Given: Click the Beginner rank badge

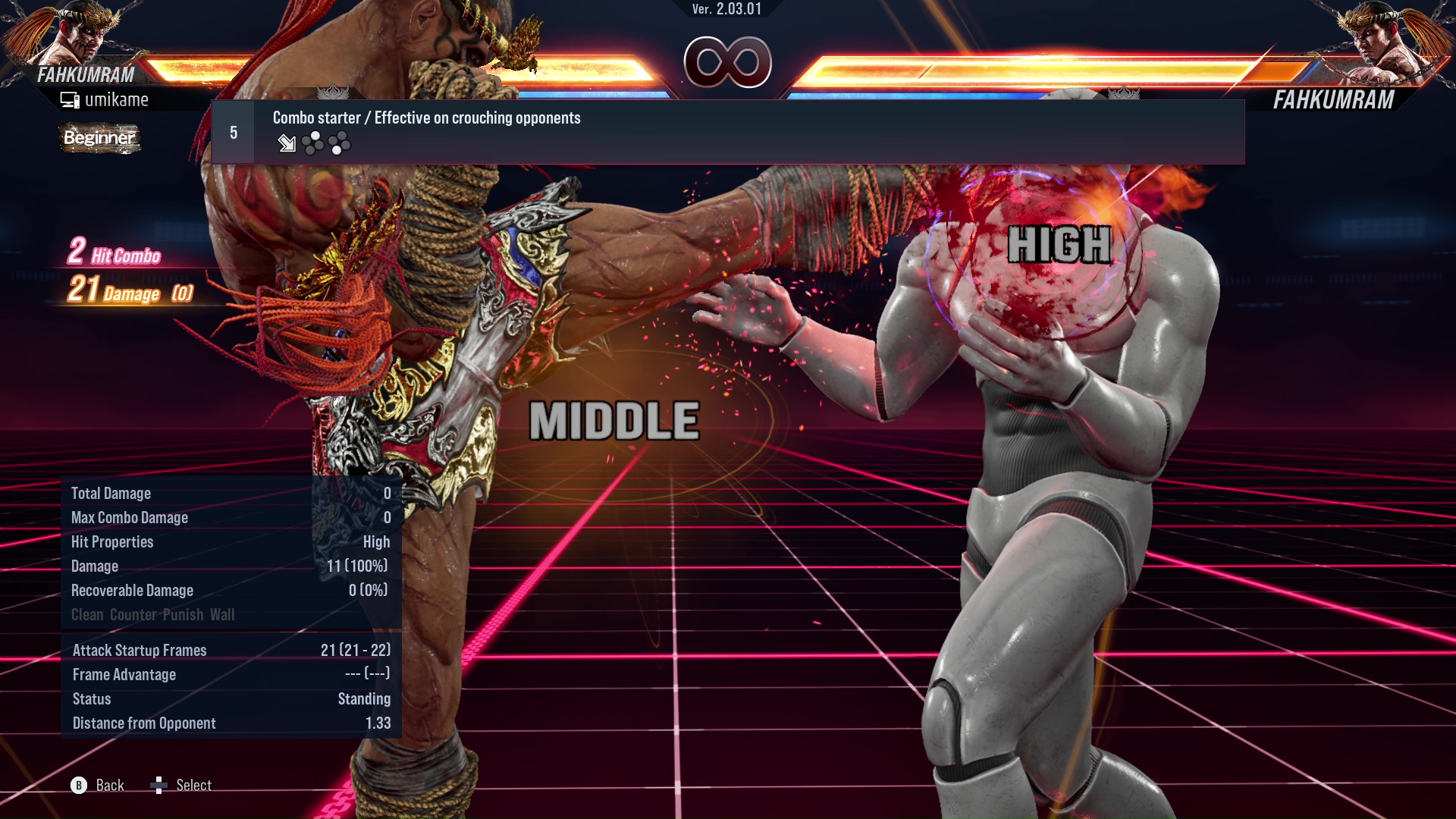Looking at the screenshot, I should tap(99, 138).
